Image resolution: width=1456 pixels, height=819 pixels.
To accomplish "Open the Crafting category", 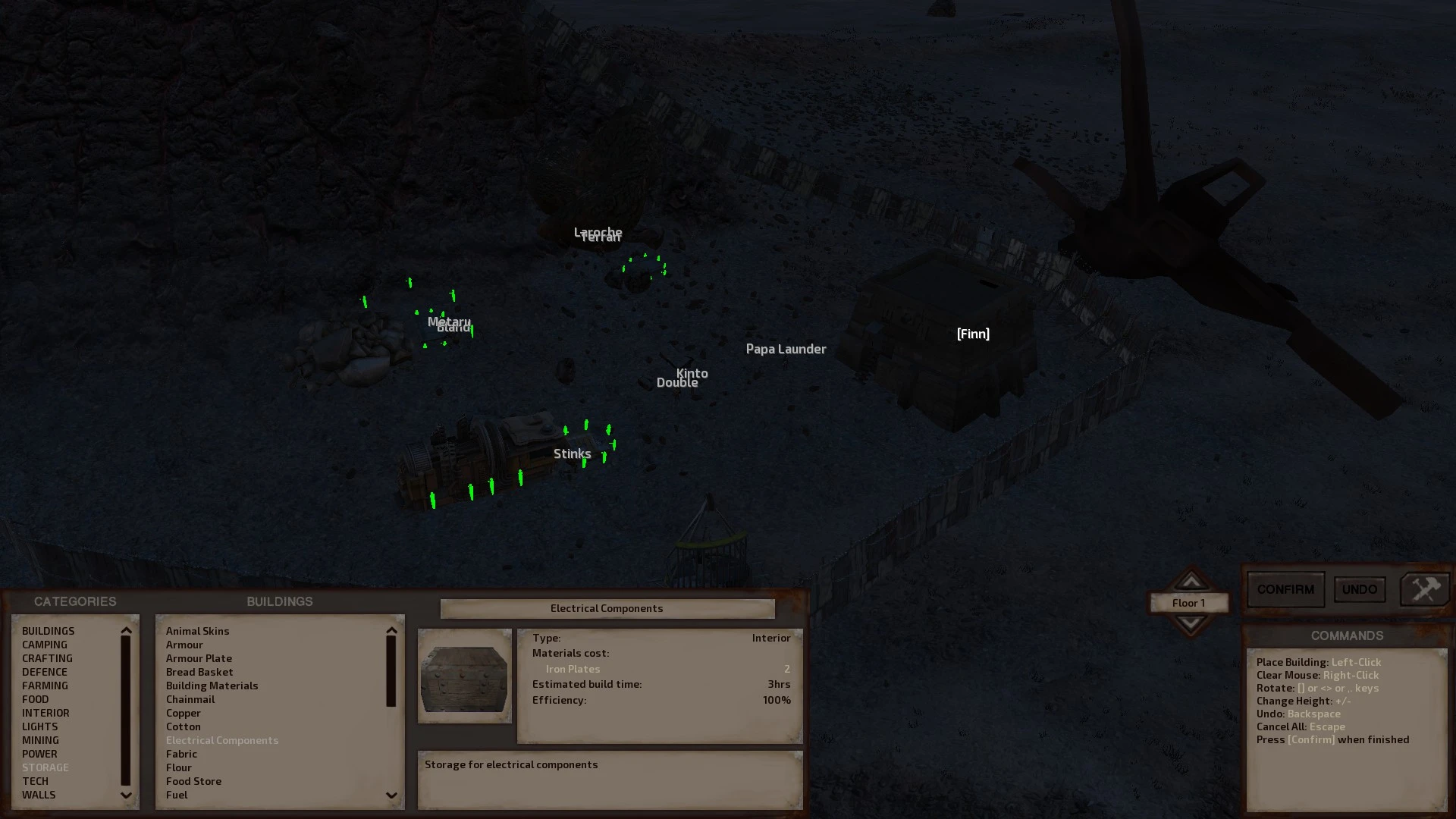I will coord(47,658).
